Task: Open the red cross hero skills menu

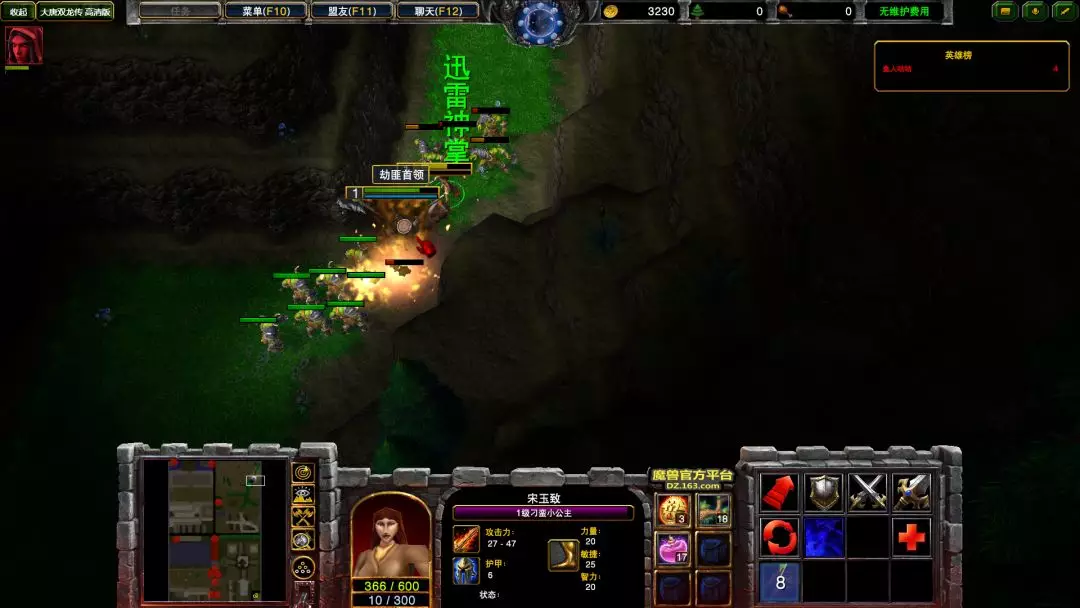Action: [x=911, y=537]
